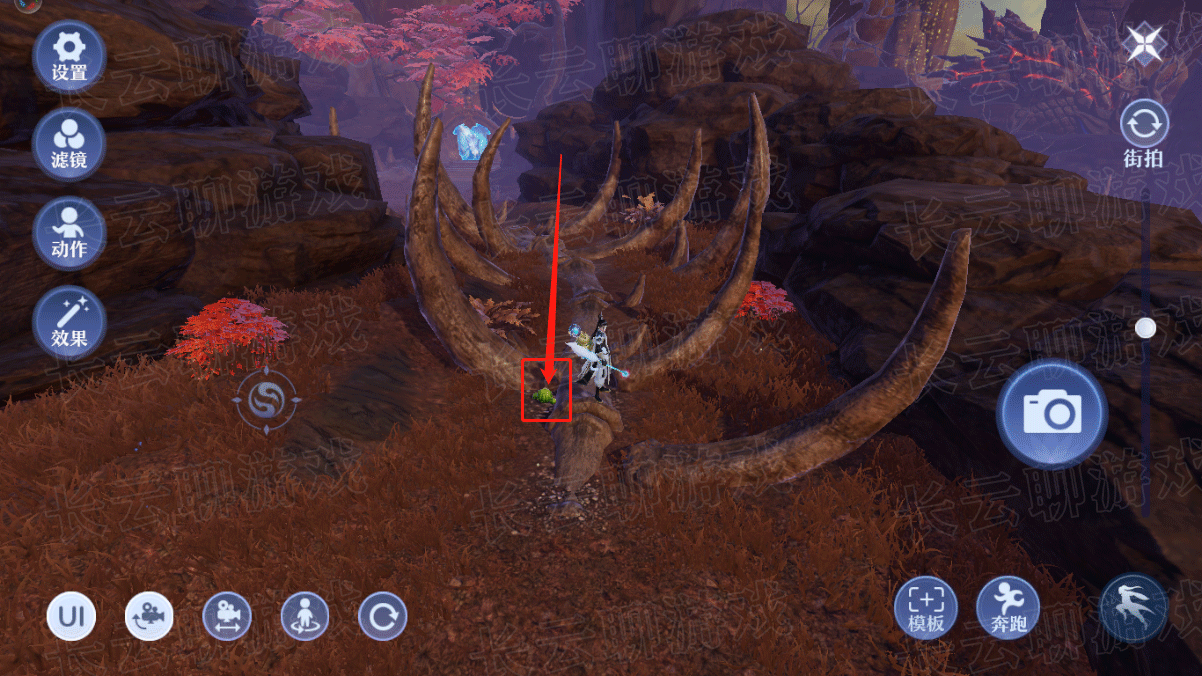Click the camera rotate-angle icon
The image size is (1202, 676).
(x=149, y=616)
